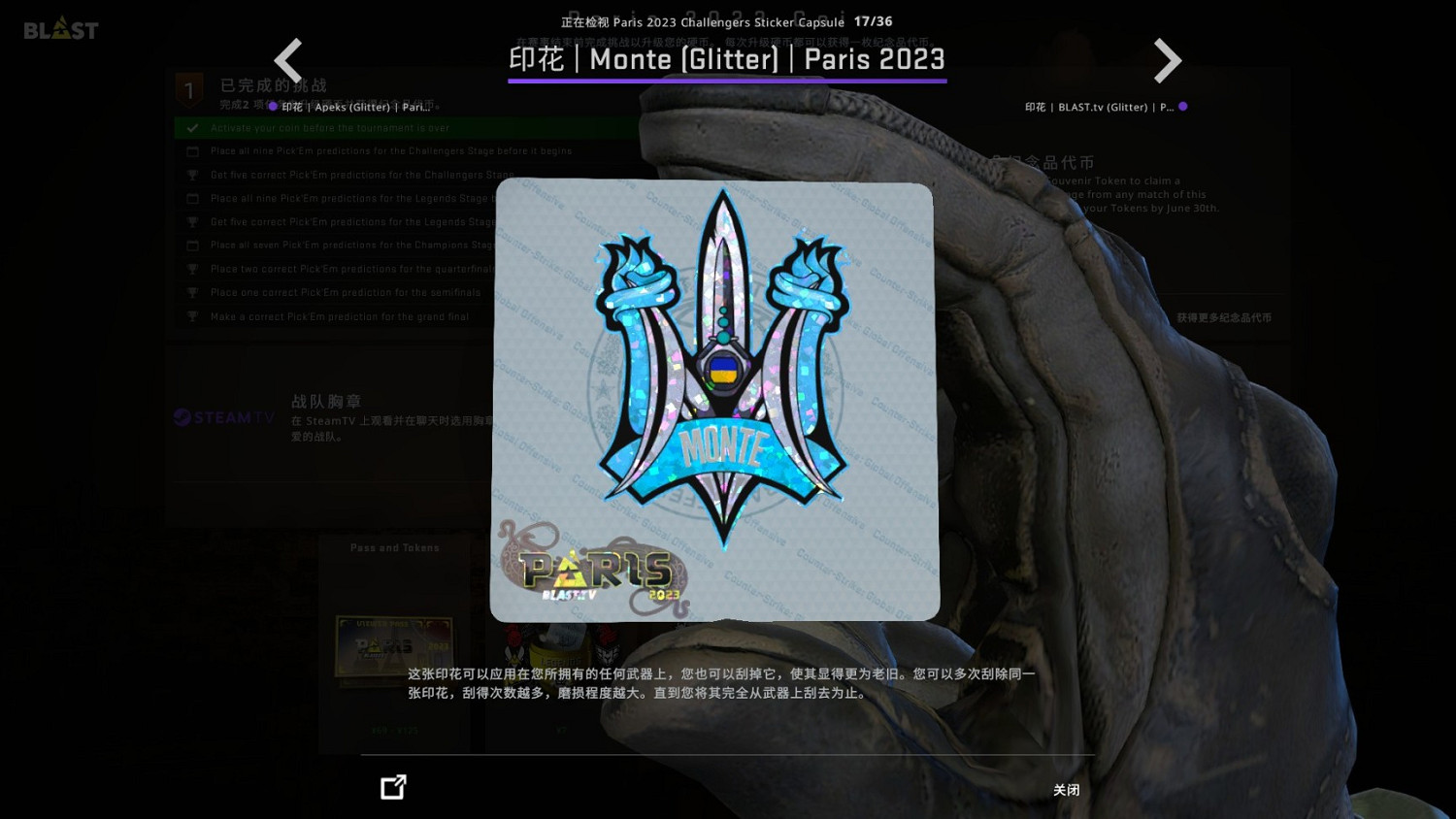The image size is (1456, 819).
Task: Select the Apeks (Glitter) sticker breadcrumb label
Action: click(x=354, y=107)
